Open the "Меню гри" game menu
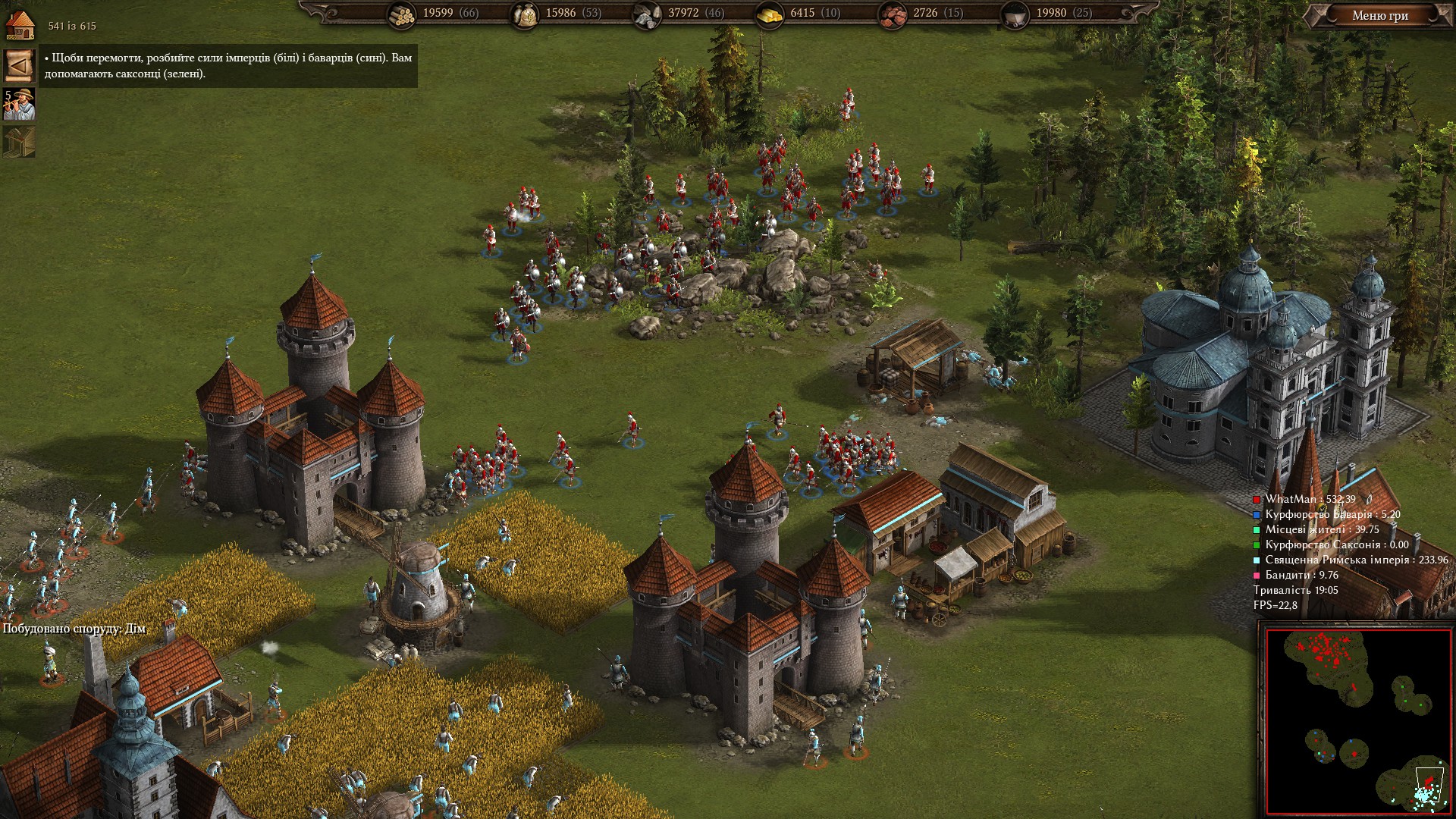This screenshot has height=819, width=1456. point(1379,16)
